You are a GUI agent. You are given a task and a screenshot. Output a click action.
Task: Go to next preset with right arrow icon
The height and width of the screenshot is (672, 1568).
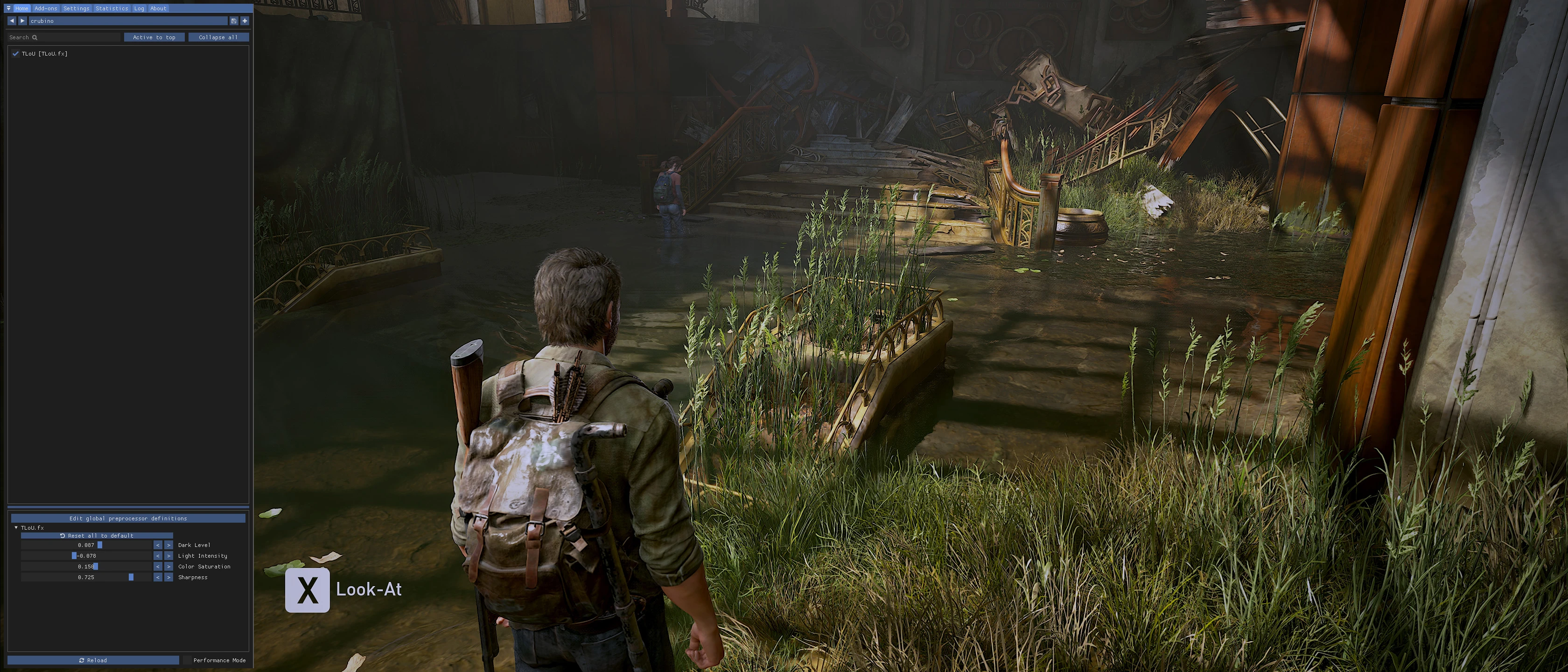(23, 21)
